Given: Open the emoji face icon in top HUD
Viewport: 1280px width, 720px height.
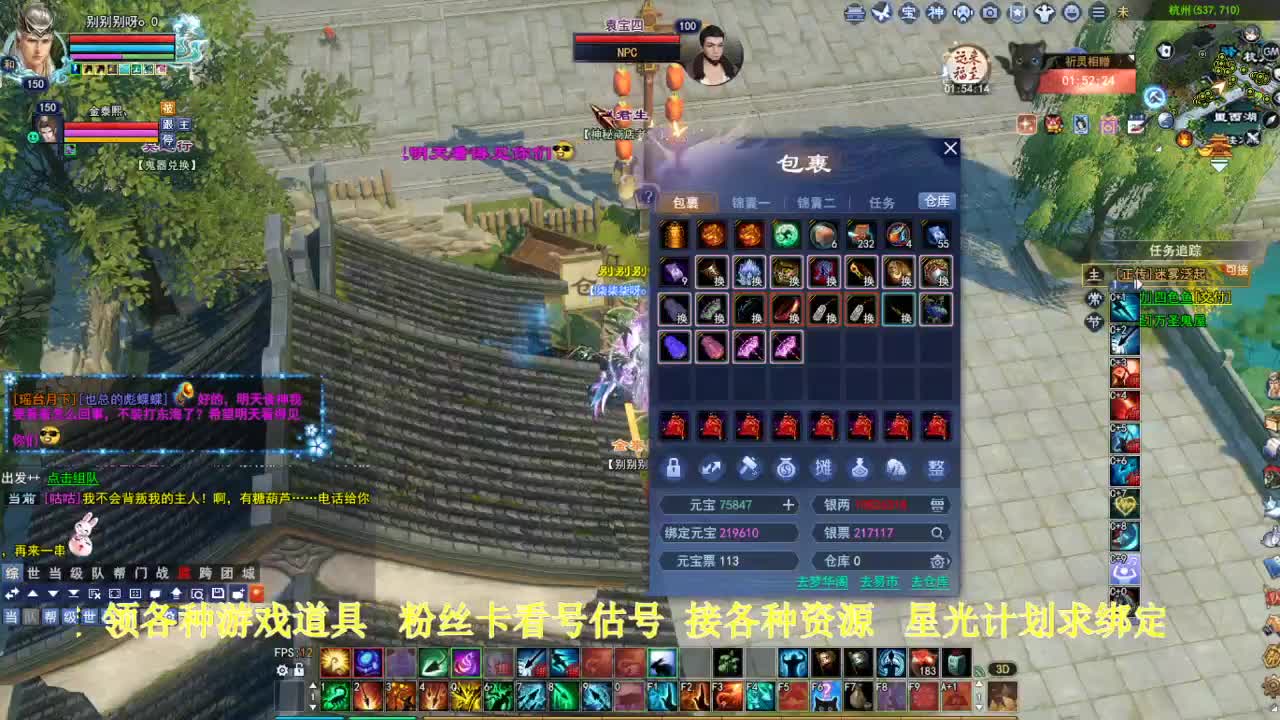Looking at the screenshot, I should [x=1072, y=12].
